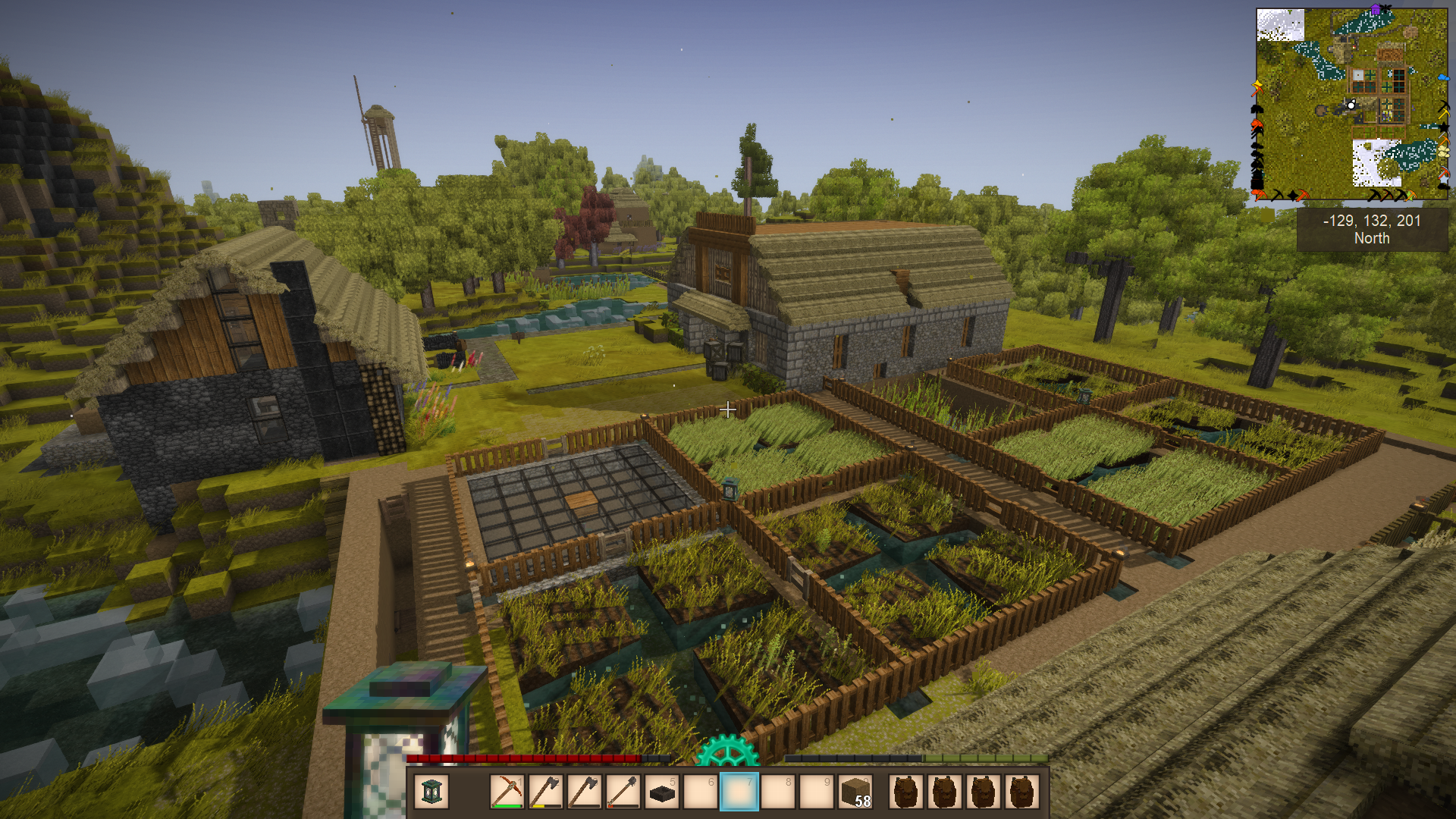Image resolution: width=1456 pixels, height=819 pixels.
Task: Select the lantern in the offhand slot
Action: (x=431, y=792)
